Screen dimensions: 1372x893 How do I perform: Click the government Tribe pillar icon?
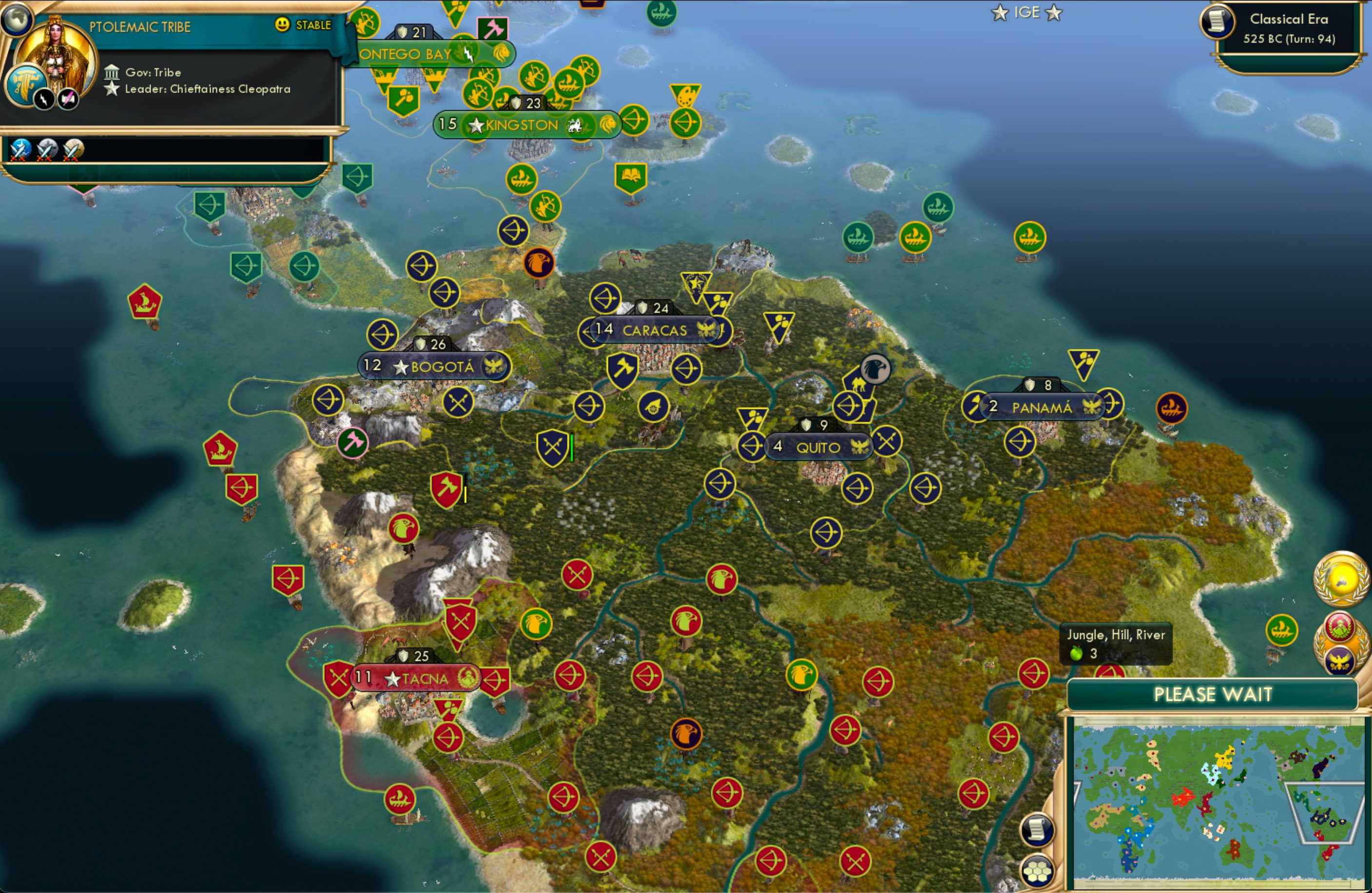point(112,72)
